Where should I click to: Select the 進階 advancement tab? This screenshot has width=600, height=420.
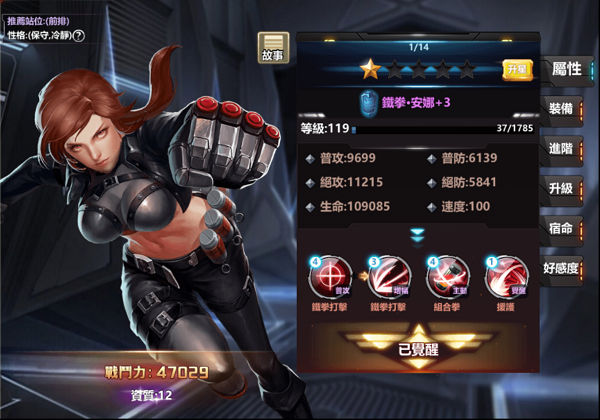(x=561, y=149)
